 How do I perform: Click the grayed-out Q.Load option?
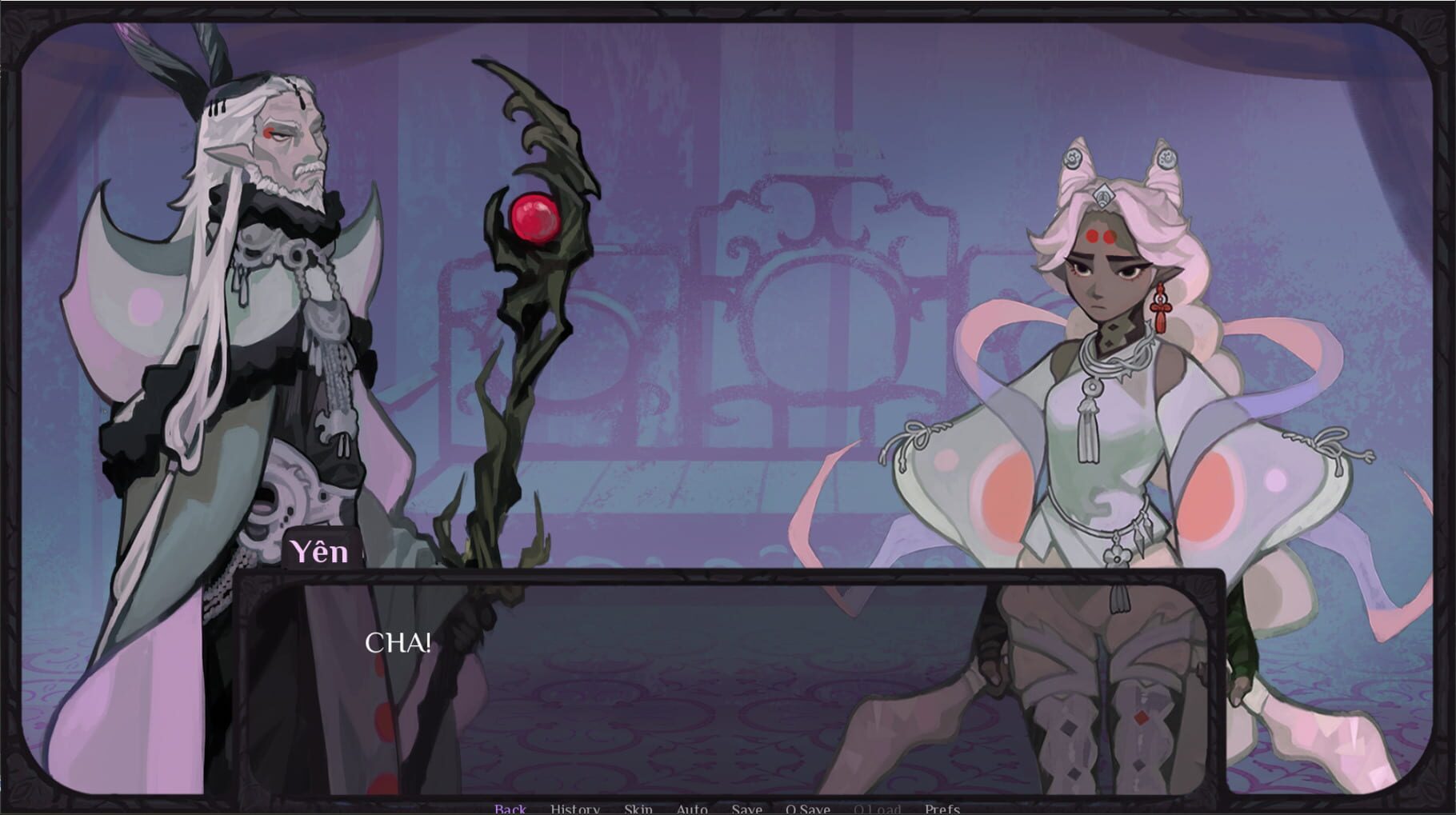tap(878, 808)
